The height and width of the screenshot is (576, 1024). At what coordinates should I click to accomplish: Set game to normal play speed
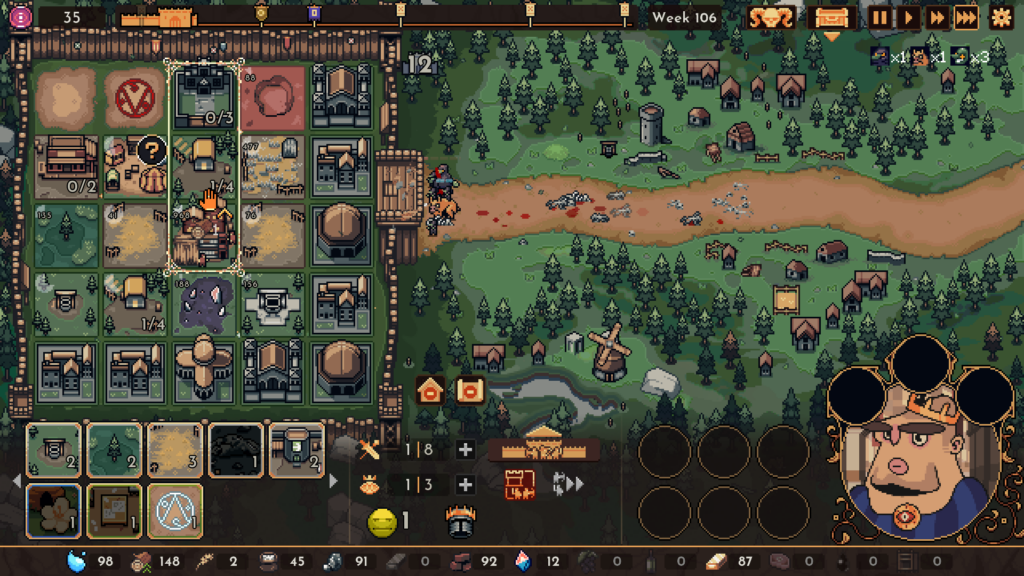pos(908,17)
